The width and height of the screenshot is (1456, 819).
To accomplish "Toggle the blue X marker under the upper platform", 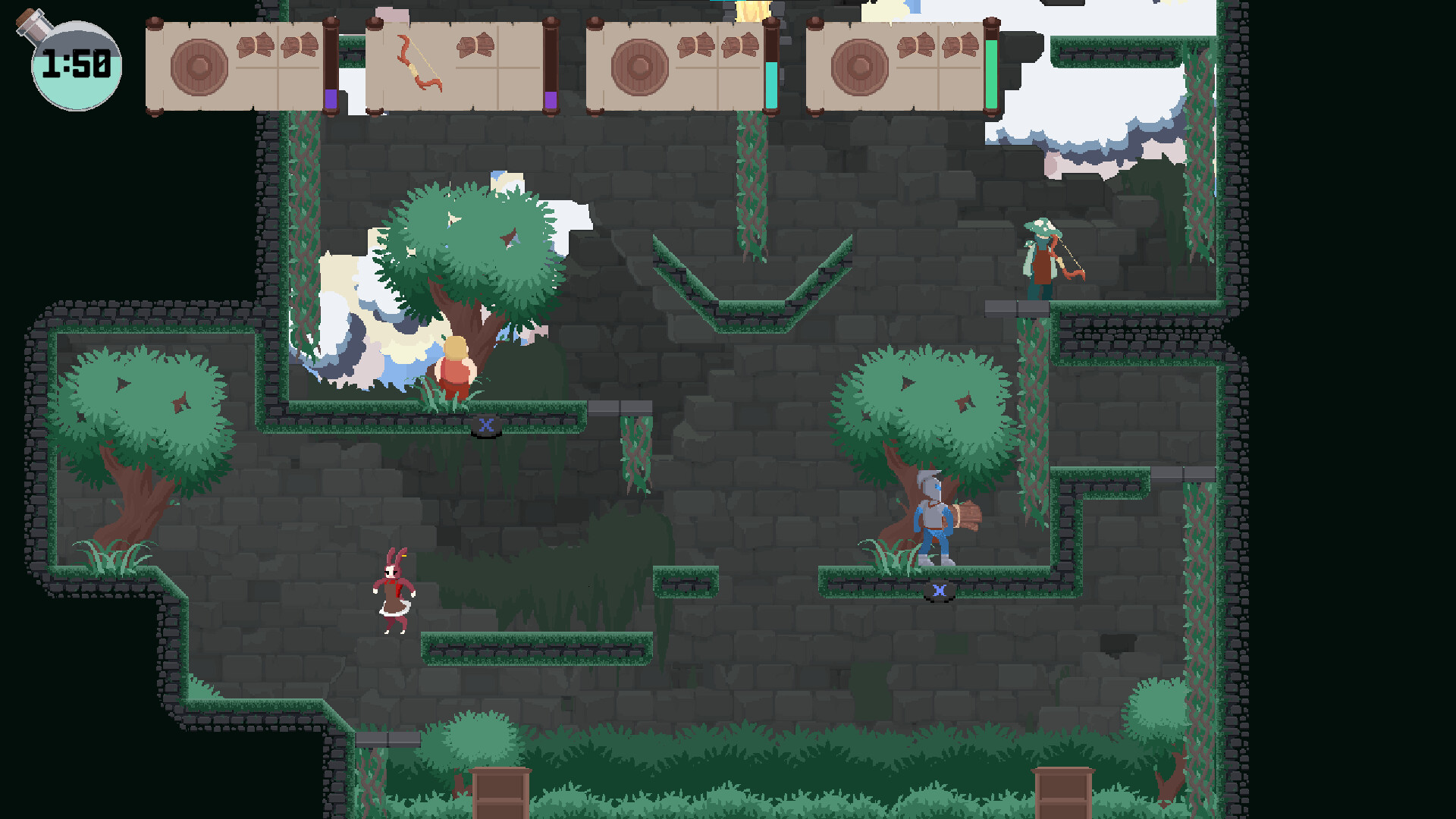I will (485, 426).
